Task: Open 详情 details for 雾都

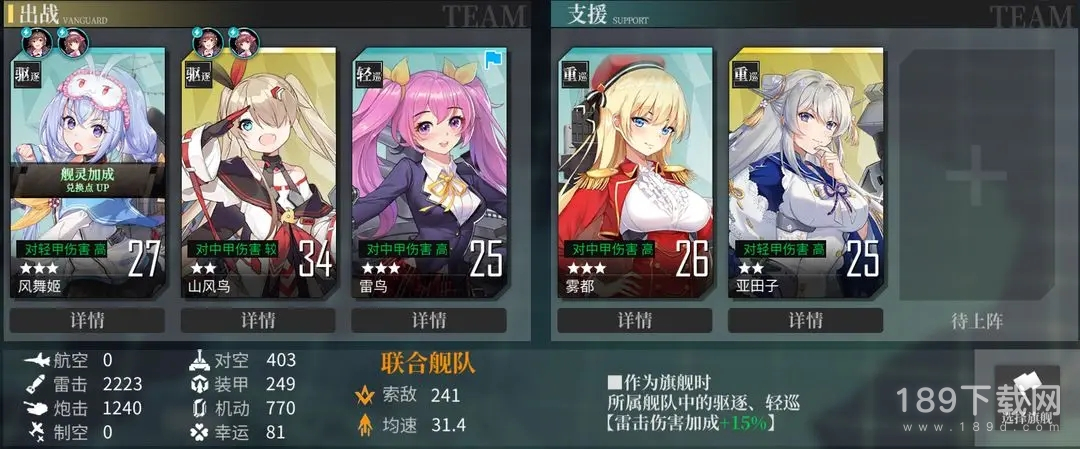Action: pos(634,321)
